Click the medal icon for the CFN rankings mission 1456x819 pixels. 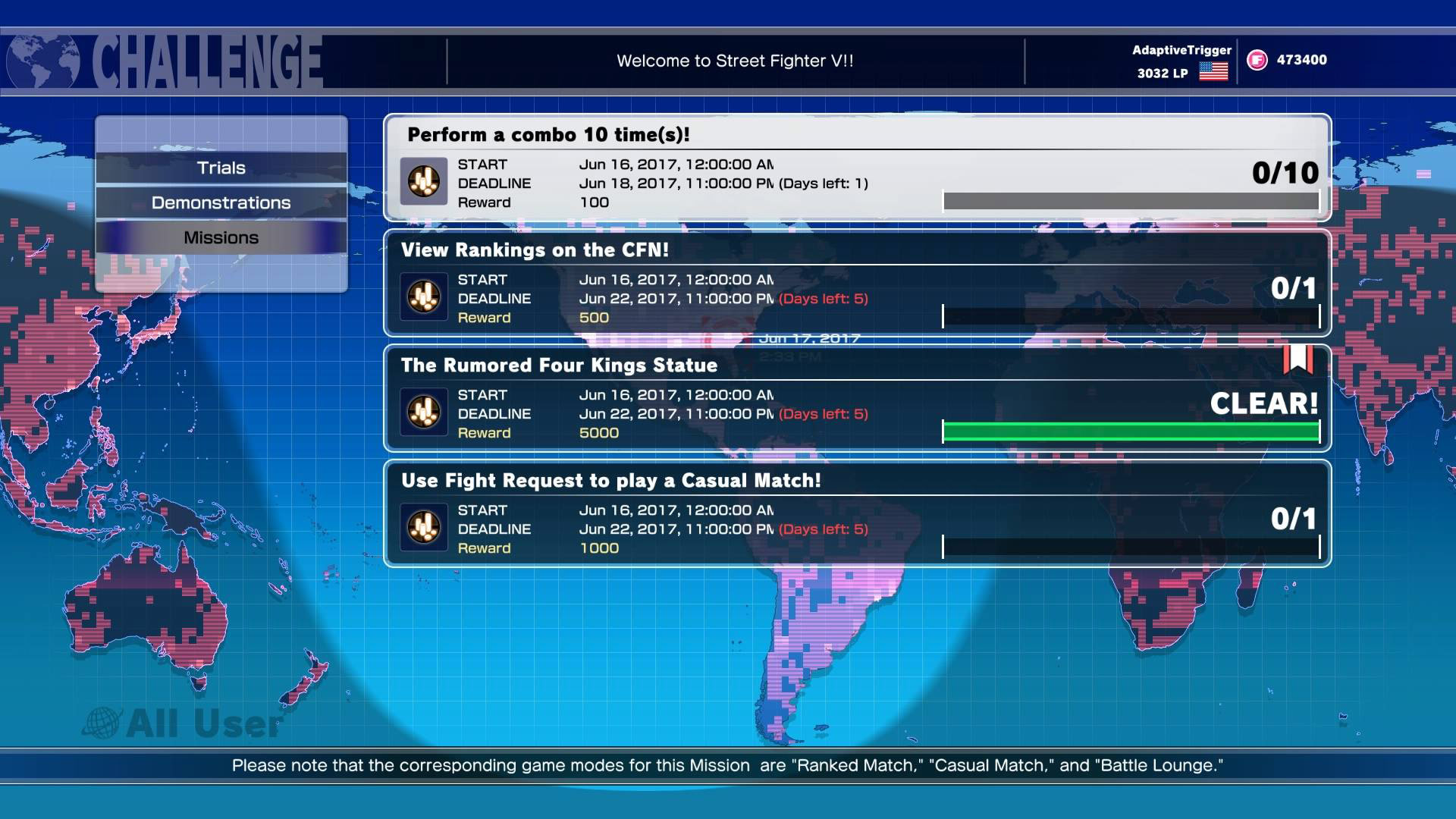[423, 297]
